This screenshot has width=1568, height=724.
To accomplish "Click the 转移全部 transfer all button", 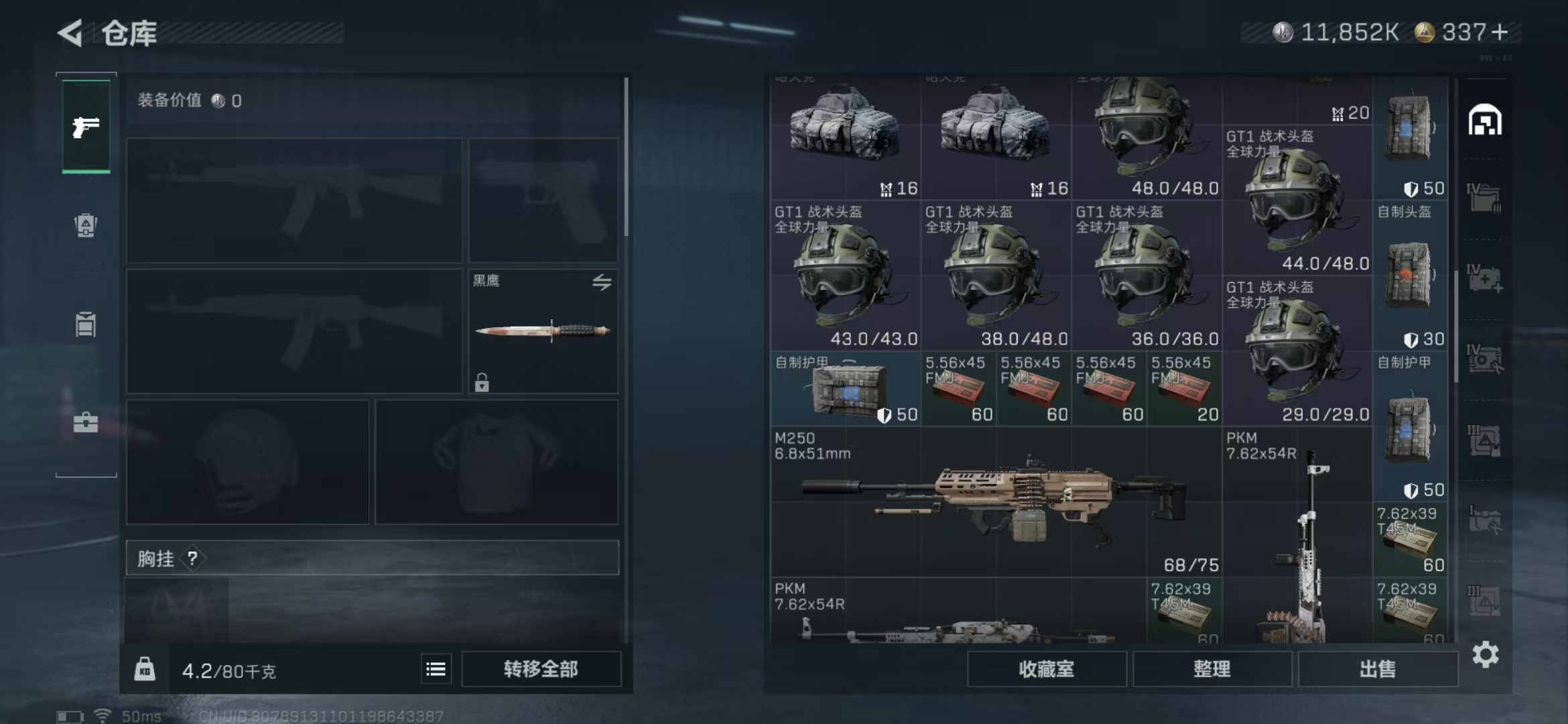I will [x=541, y=668].
